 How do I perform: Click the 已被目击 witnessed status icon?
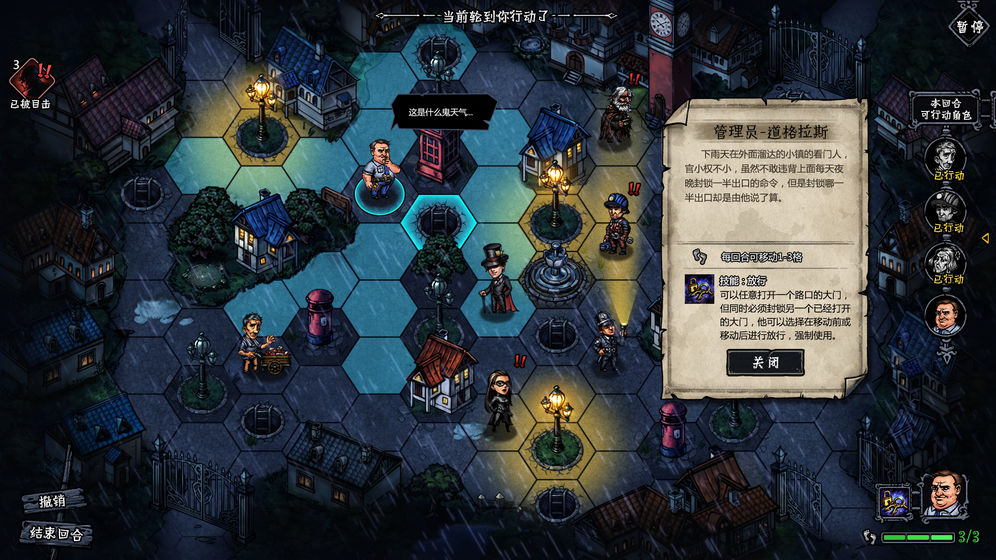31,80
